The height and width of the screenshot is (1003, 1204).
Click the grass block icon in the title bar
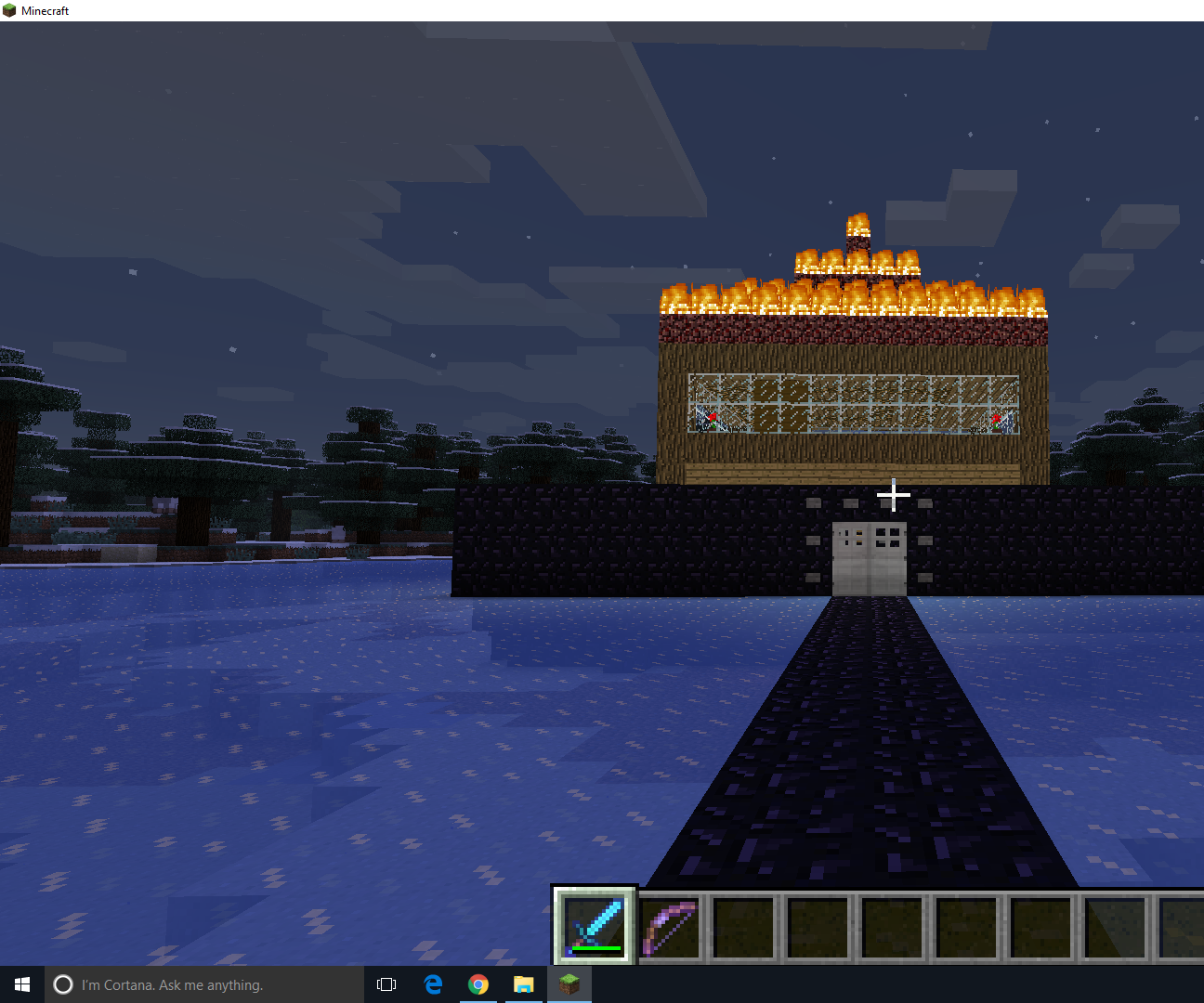(x=9, y=9)
